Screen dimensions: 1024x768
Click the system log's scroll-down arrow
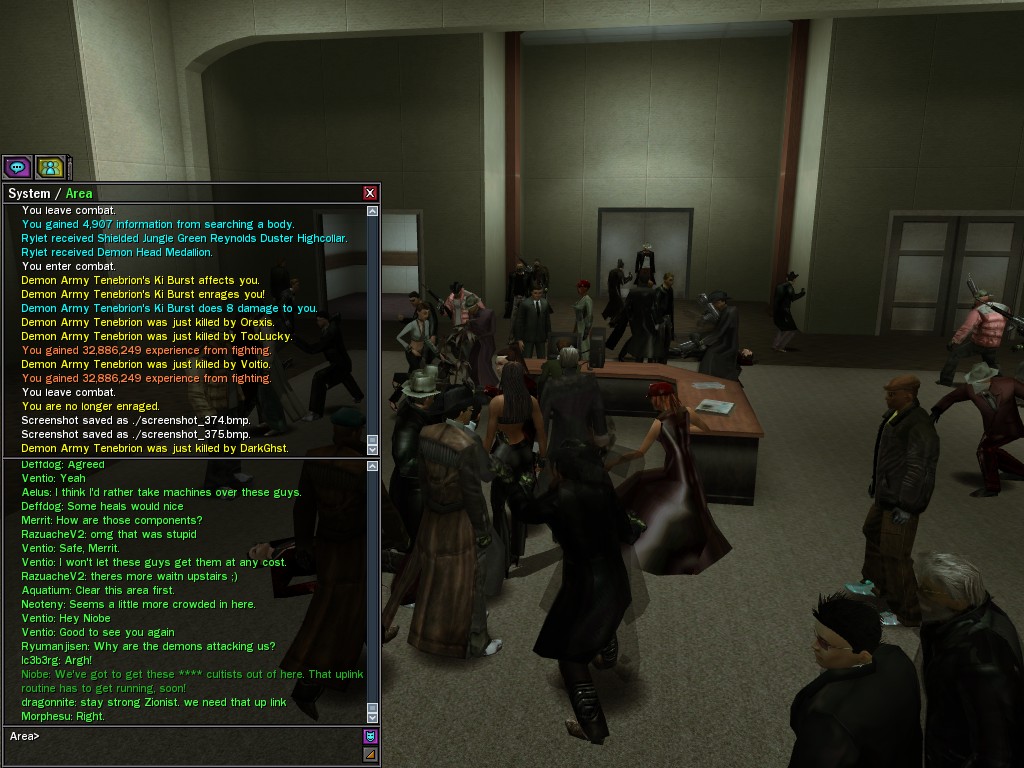tap(373, 450)
